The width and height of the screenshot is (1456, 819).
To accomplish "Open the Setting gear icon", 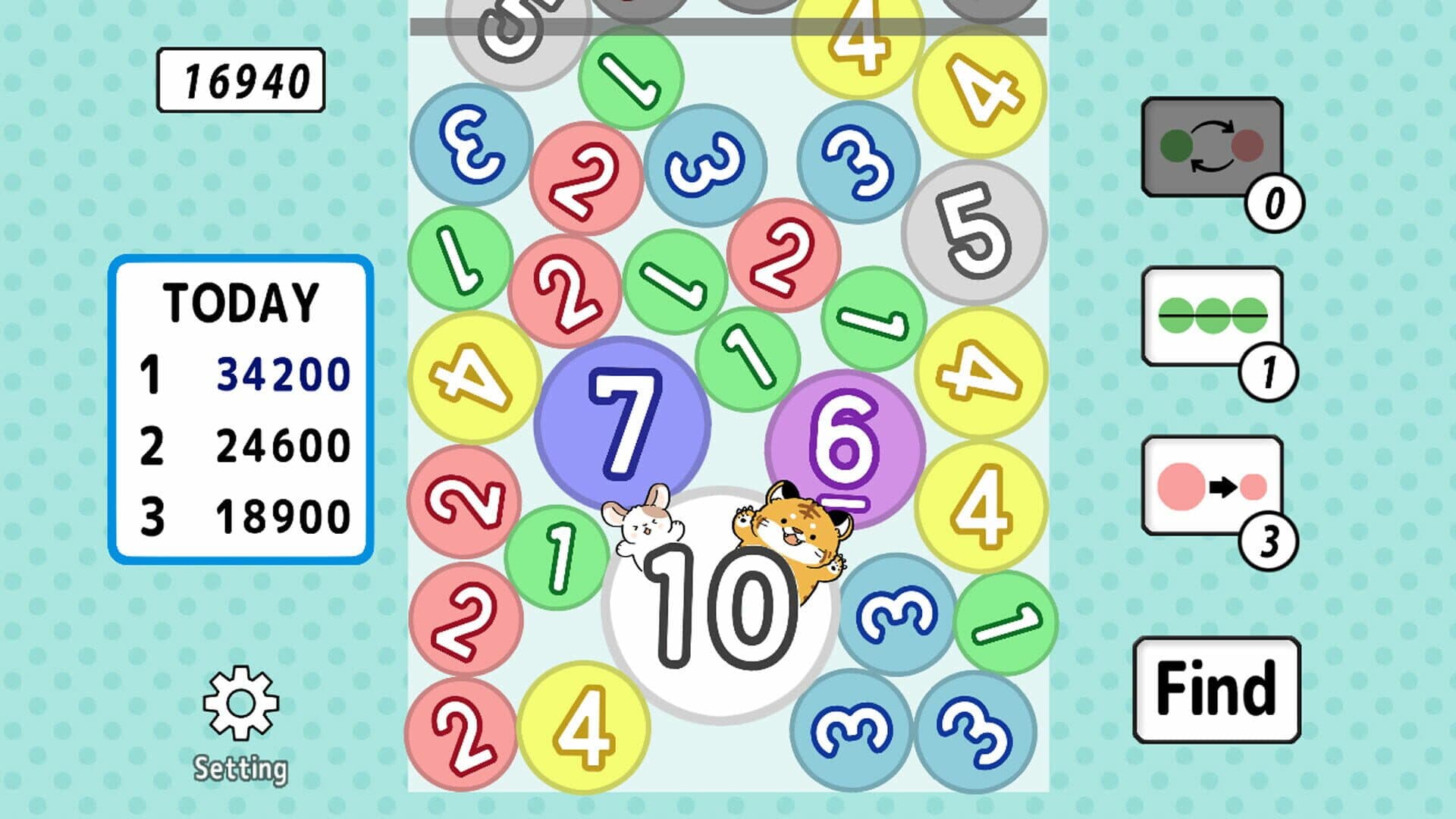I will pyautogui.click(x=243, y=701).
